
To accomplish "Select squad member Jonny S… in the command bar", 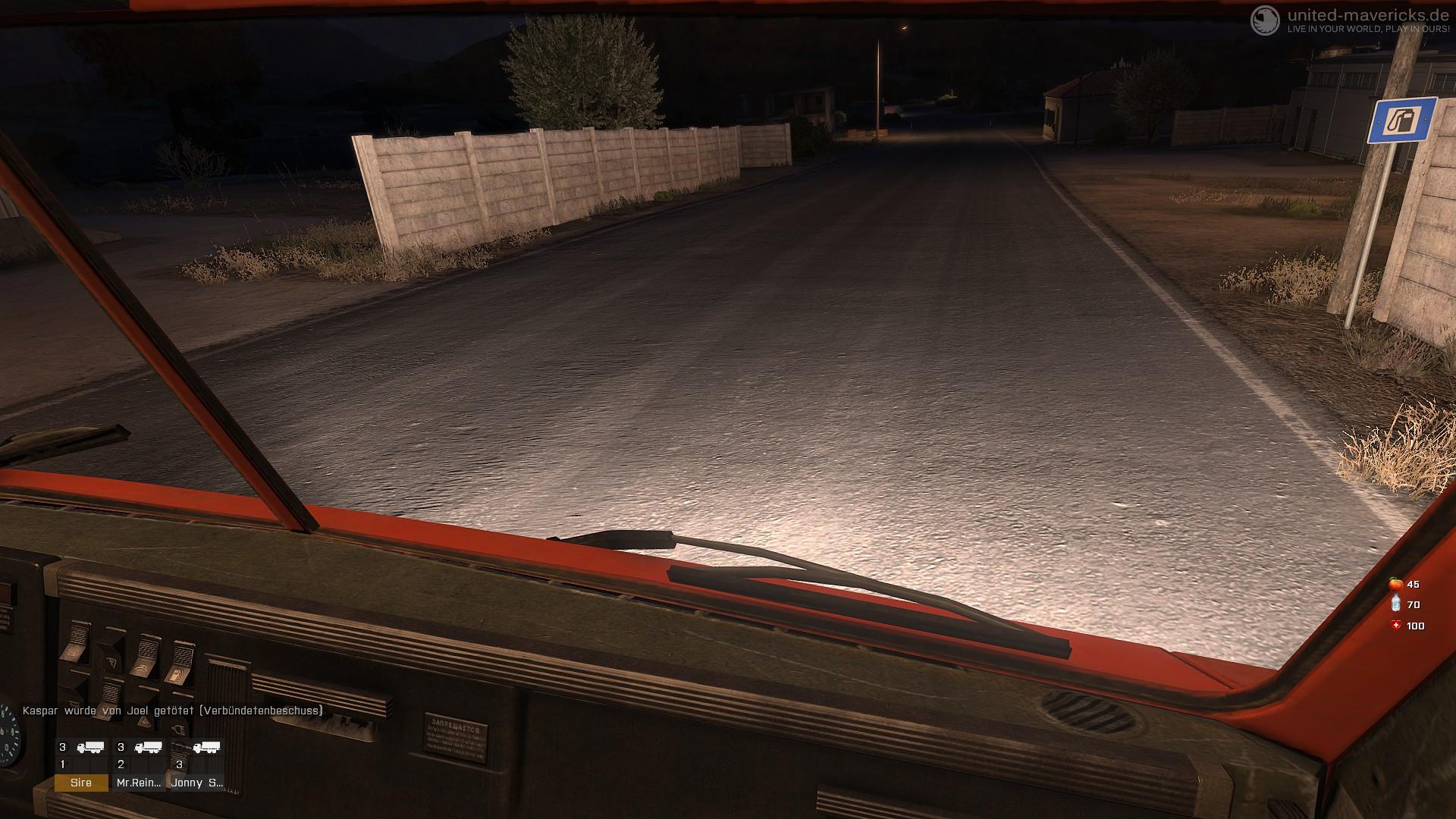I will coord(197,783).
